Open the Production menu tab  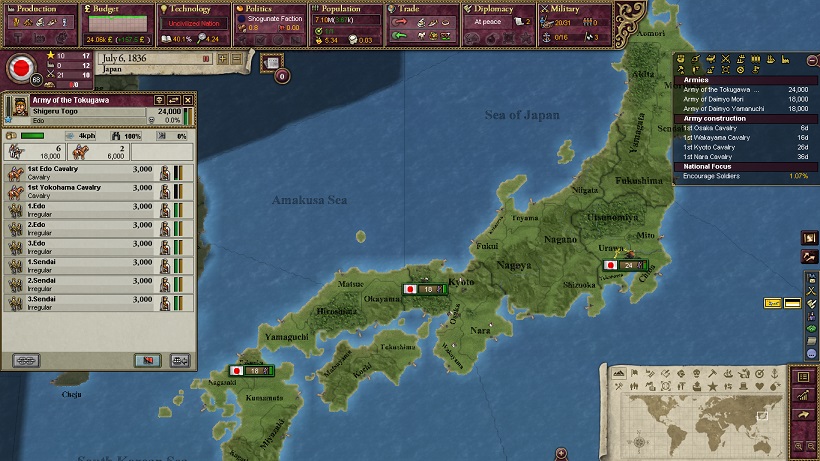click(38, 9)
